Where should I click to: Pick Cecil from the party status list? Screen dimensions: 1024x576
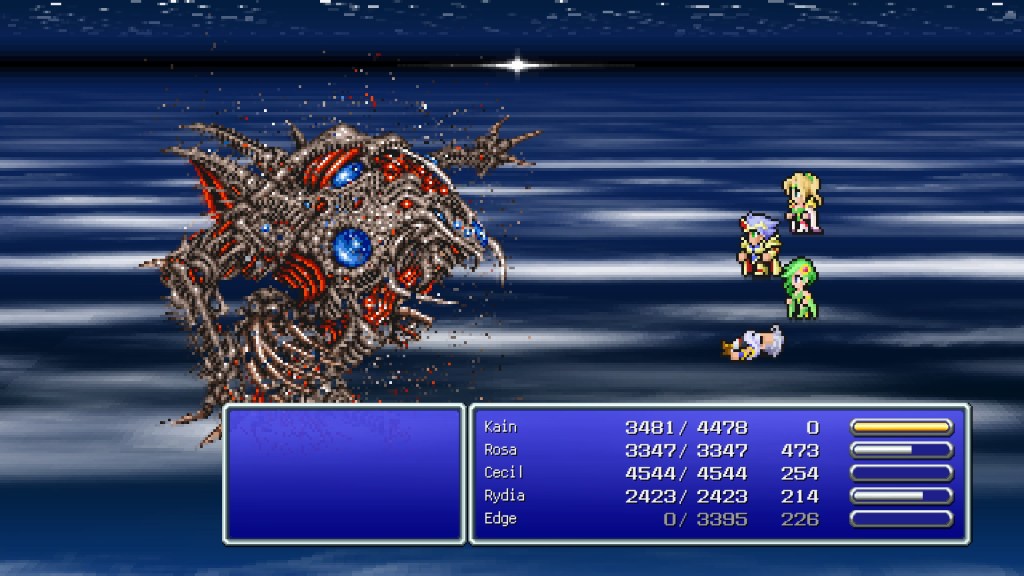[x=503, y=473]
